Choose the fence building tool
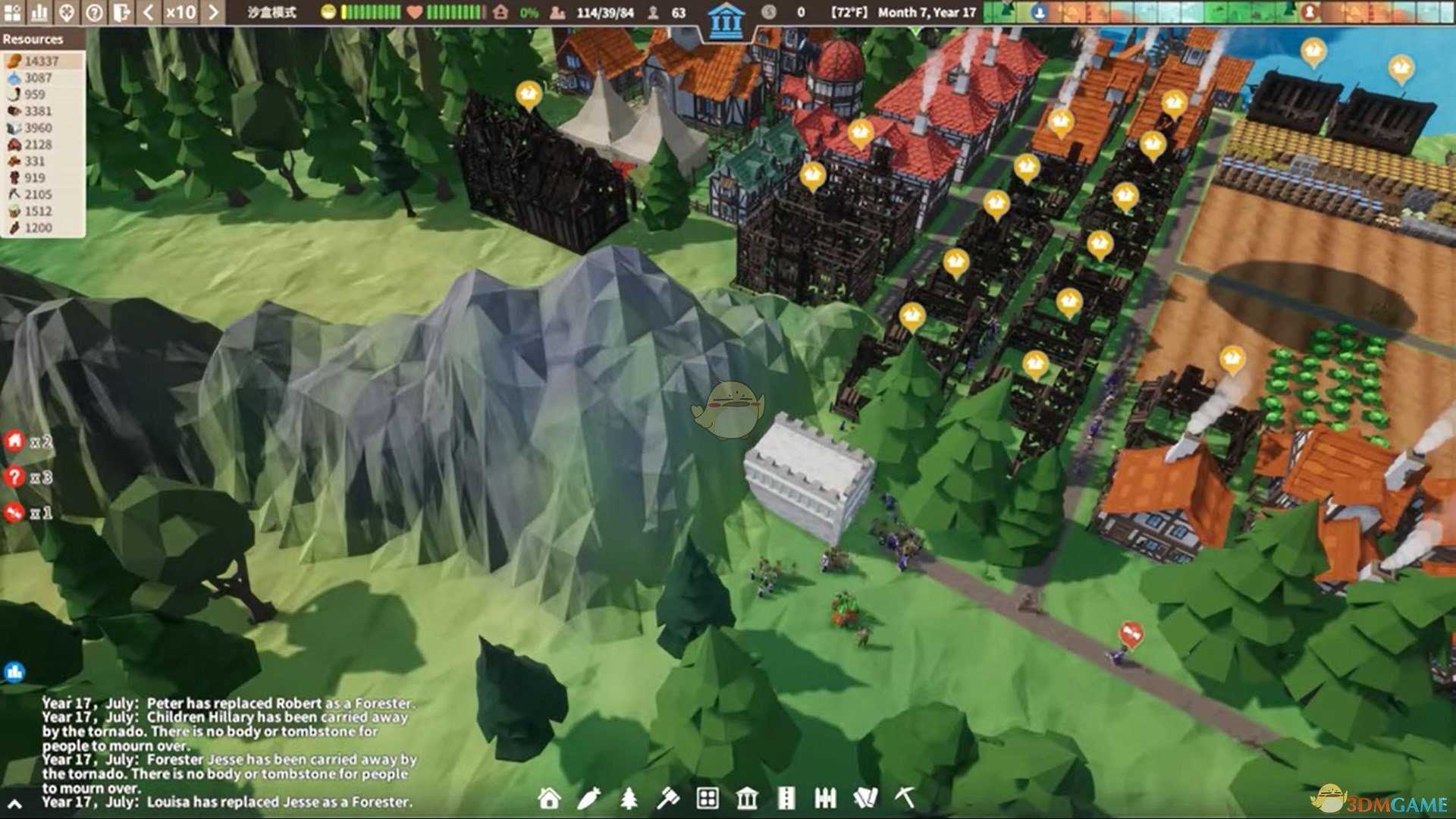The width and height of the screenshot is (1456, 819). click(x=825, y=798)
